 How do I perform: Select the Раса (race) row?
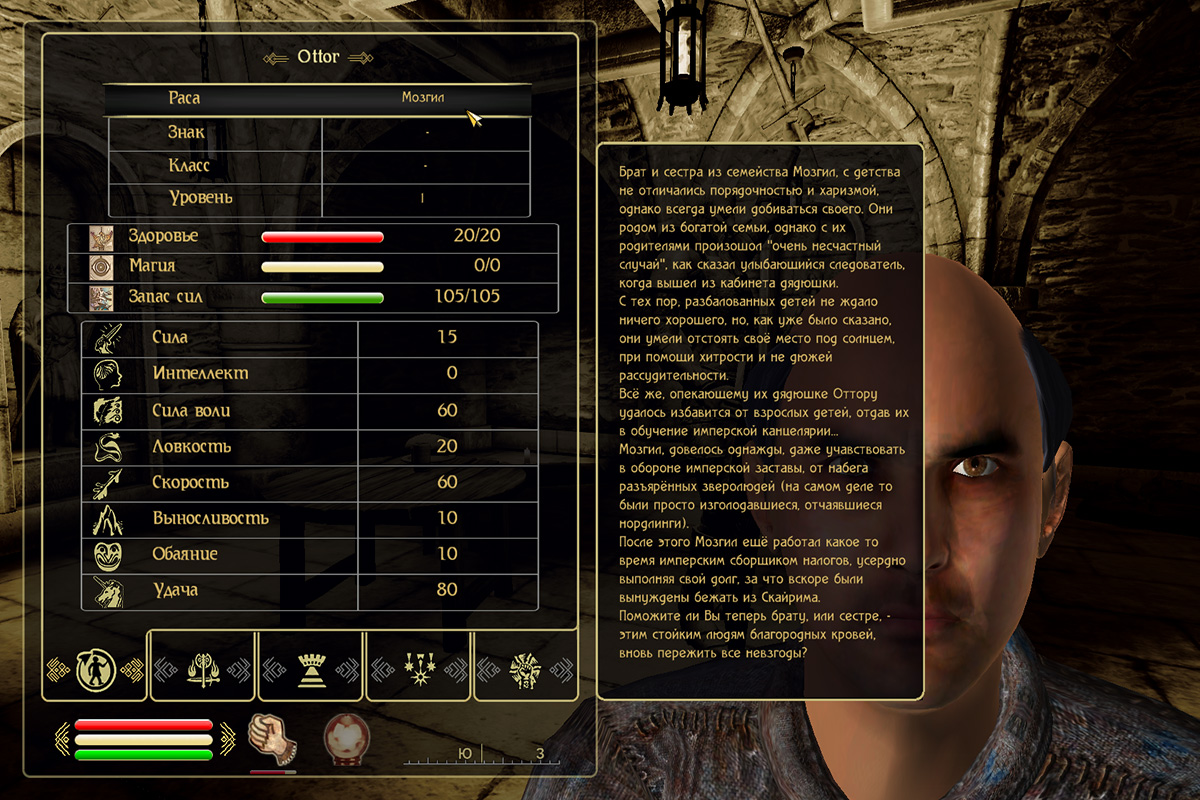[317, 99]
